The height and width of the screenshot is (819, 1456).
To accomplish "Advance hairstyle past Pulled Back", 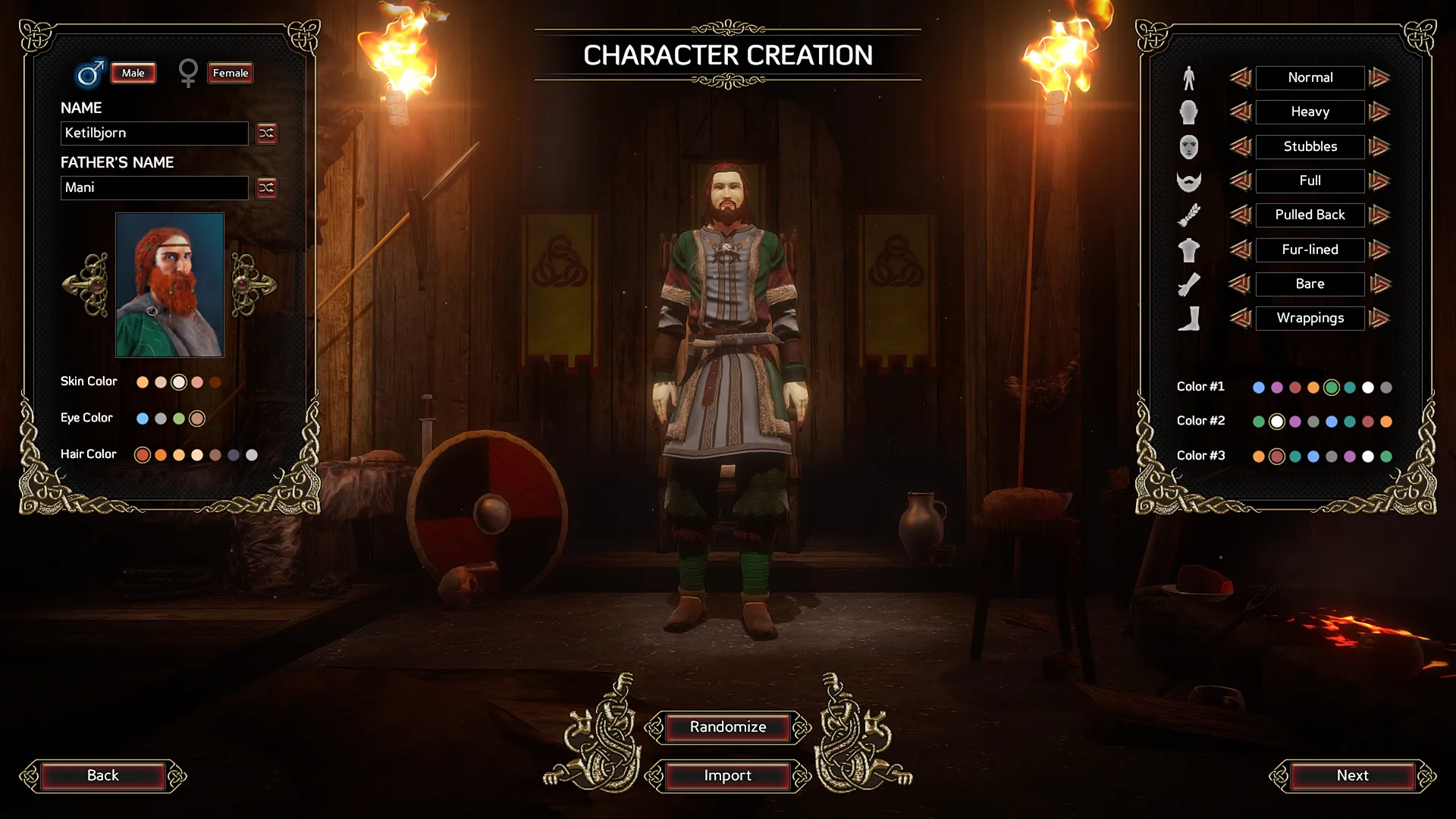I will click(1380, 215).
